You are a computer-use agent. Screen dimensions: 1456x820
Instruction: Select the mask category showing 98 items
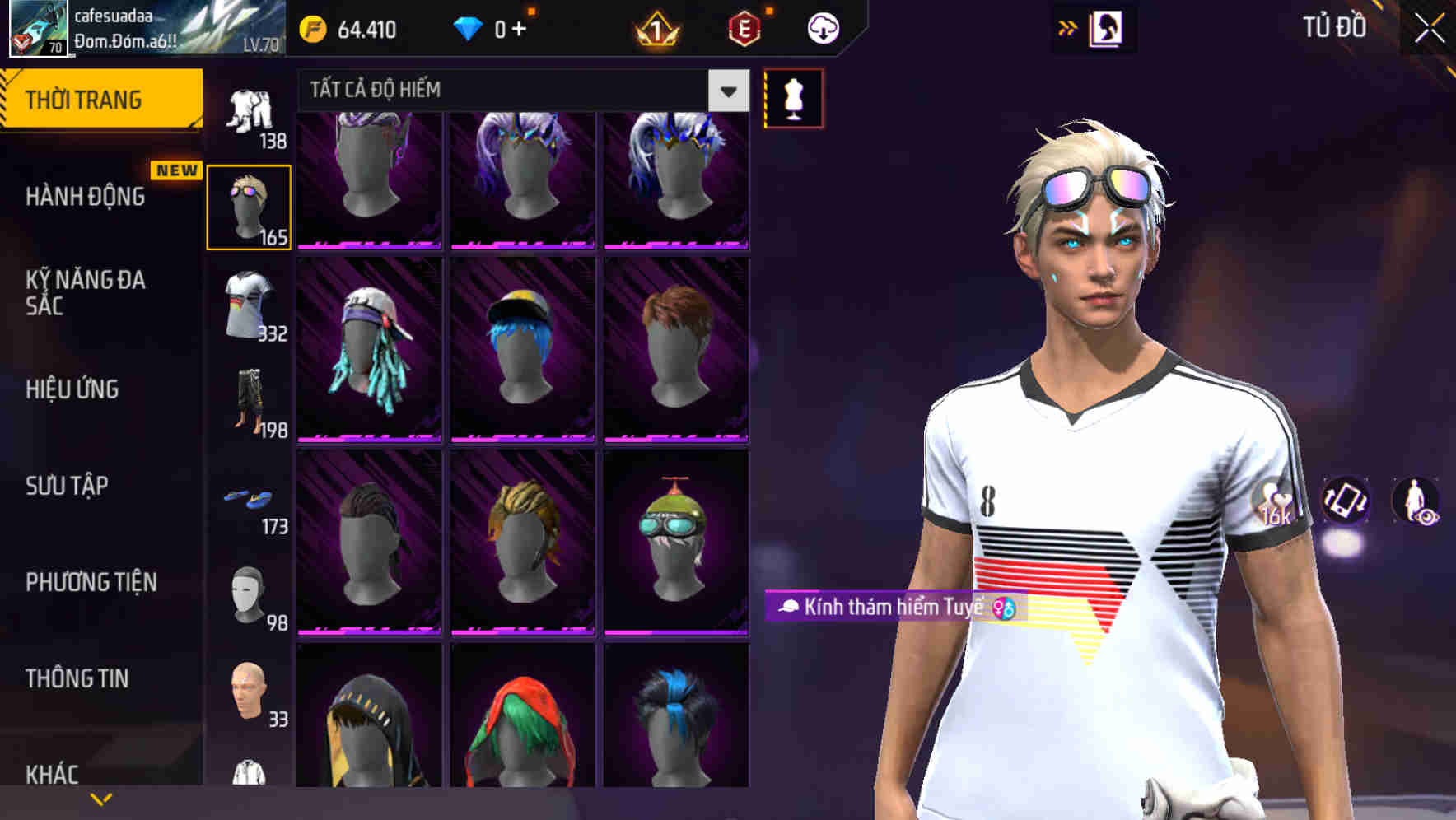(249, 593)
